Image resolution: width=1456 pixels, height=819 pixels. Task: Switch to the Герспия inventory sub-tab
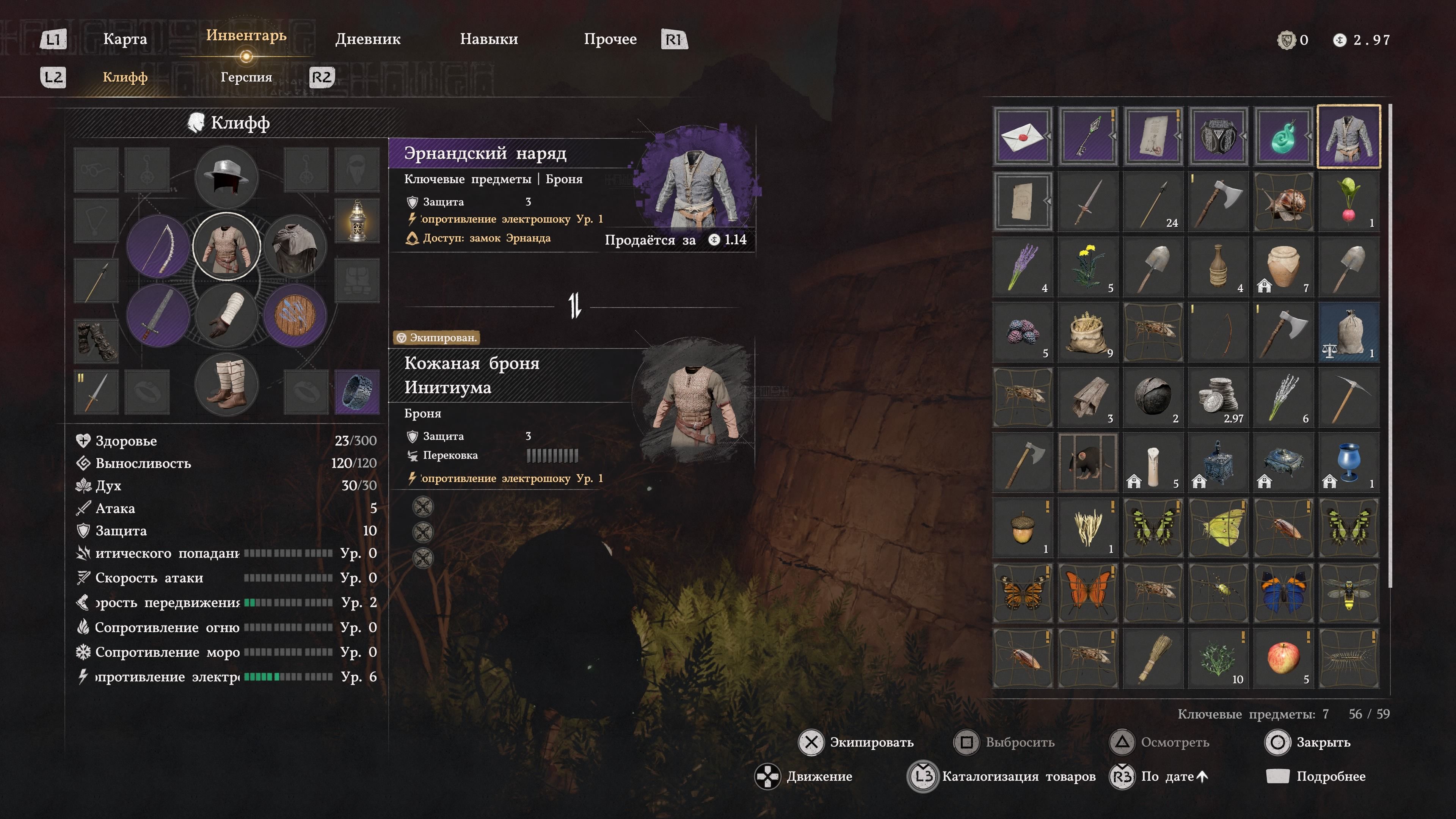246,77
